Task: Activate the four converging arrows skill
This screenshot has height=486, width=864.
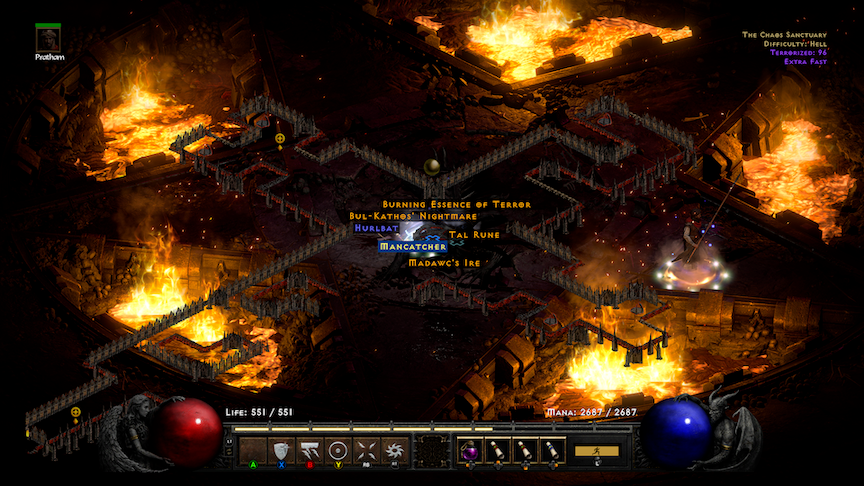Action: point(365,451)
